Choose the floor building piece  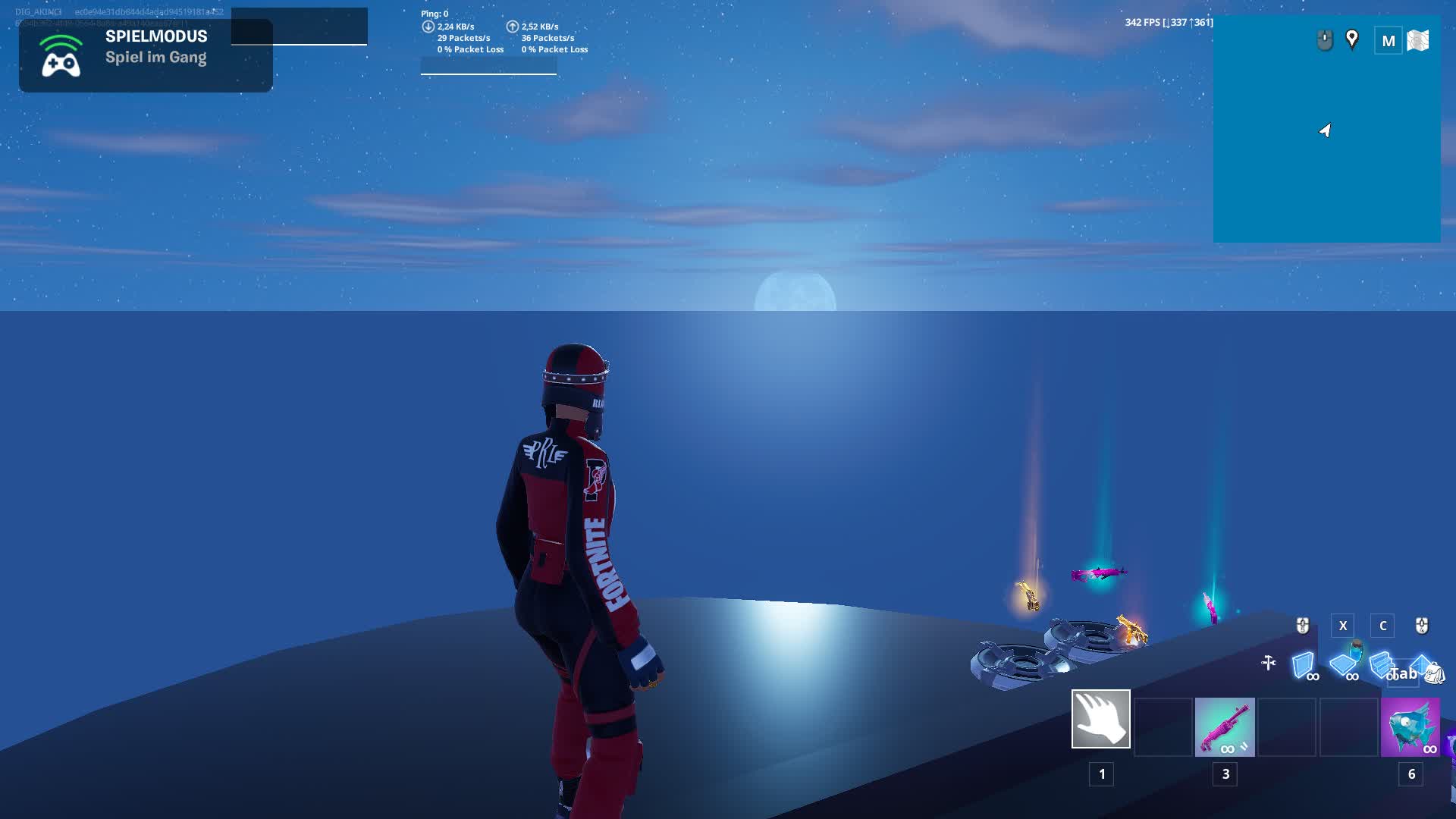coord(1343,665)
